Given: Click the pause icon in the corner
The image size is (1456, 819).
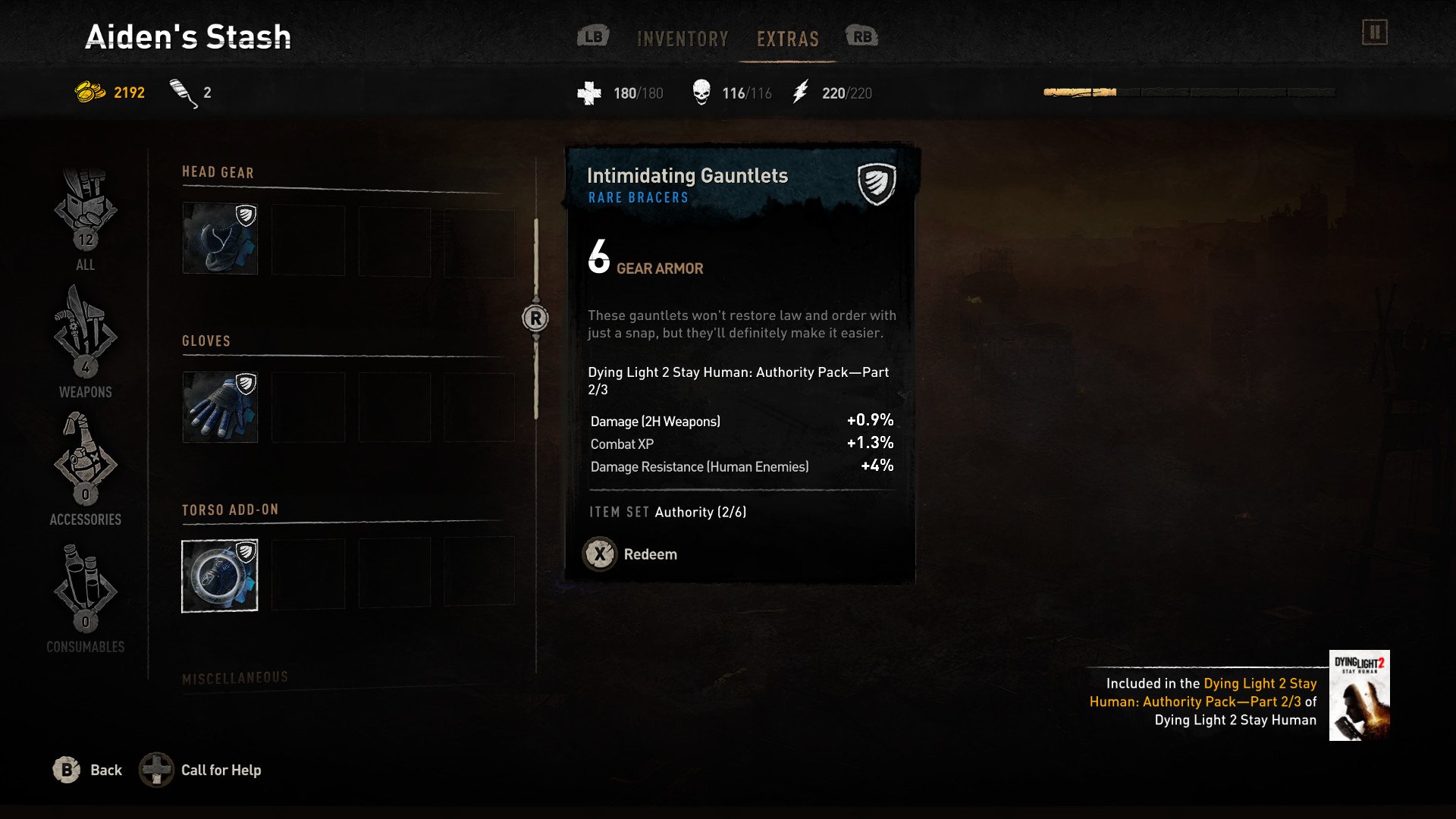Looking at the screenshot, I should pyautogui.click(x=1374, y=33).
